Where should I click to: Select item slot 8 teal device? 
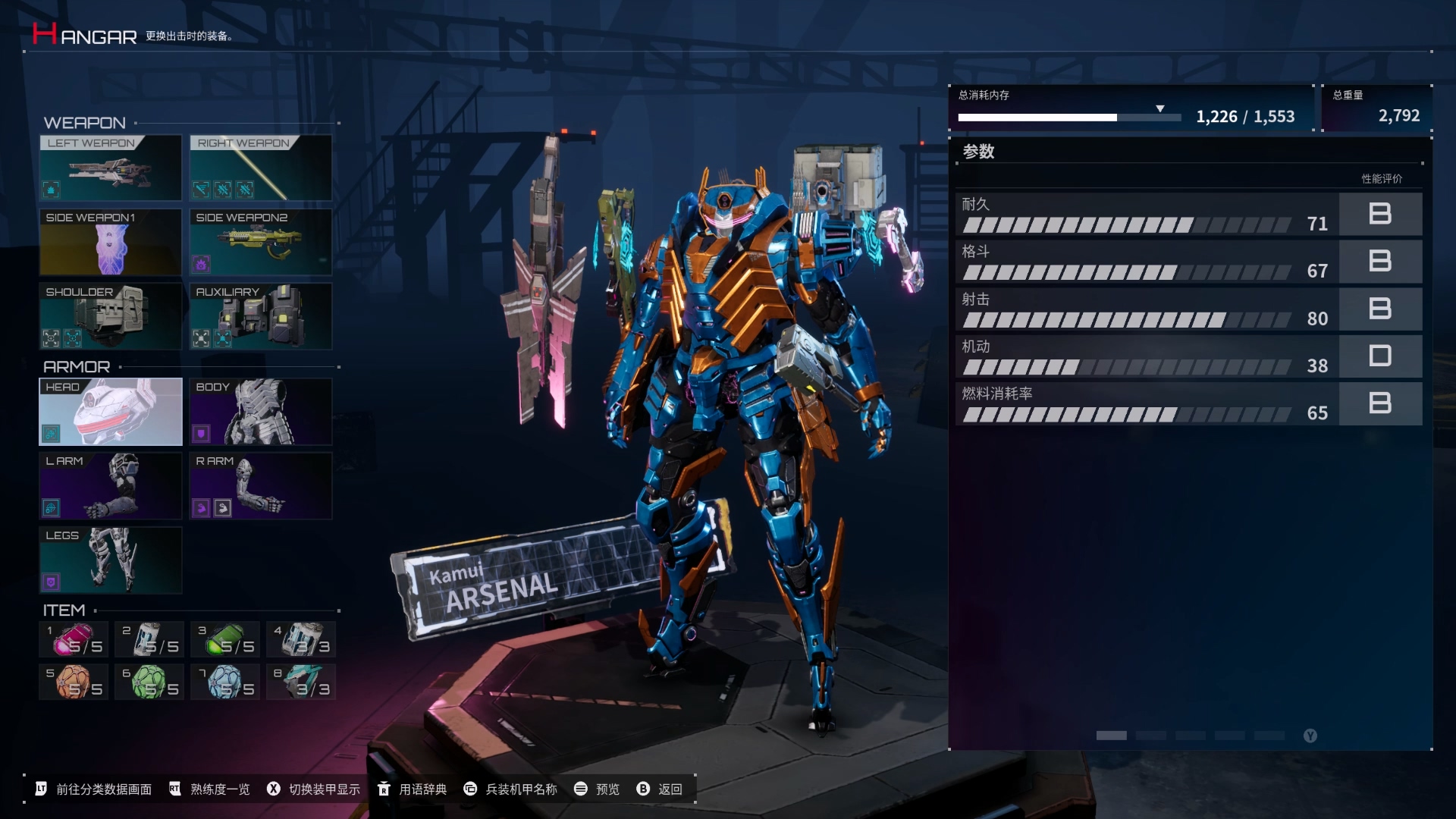(x=301, y=682)
